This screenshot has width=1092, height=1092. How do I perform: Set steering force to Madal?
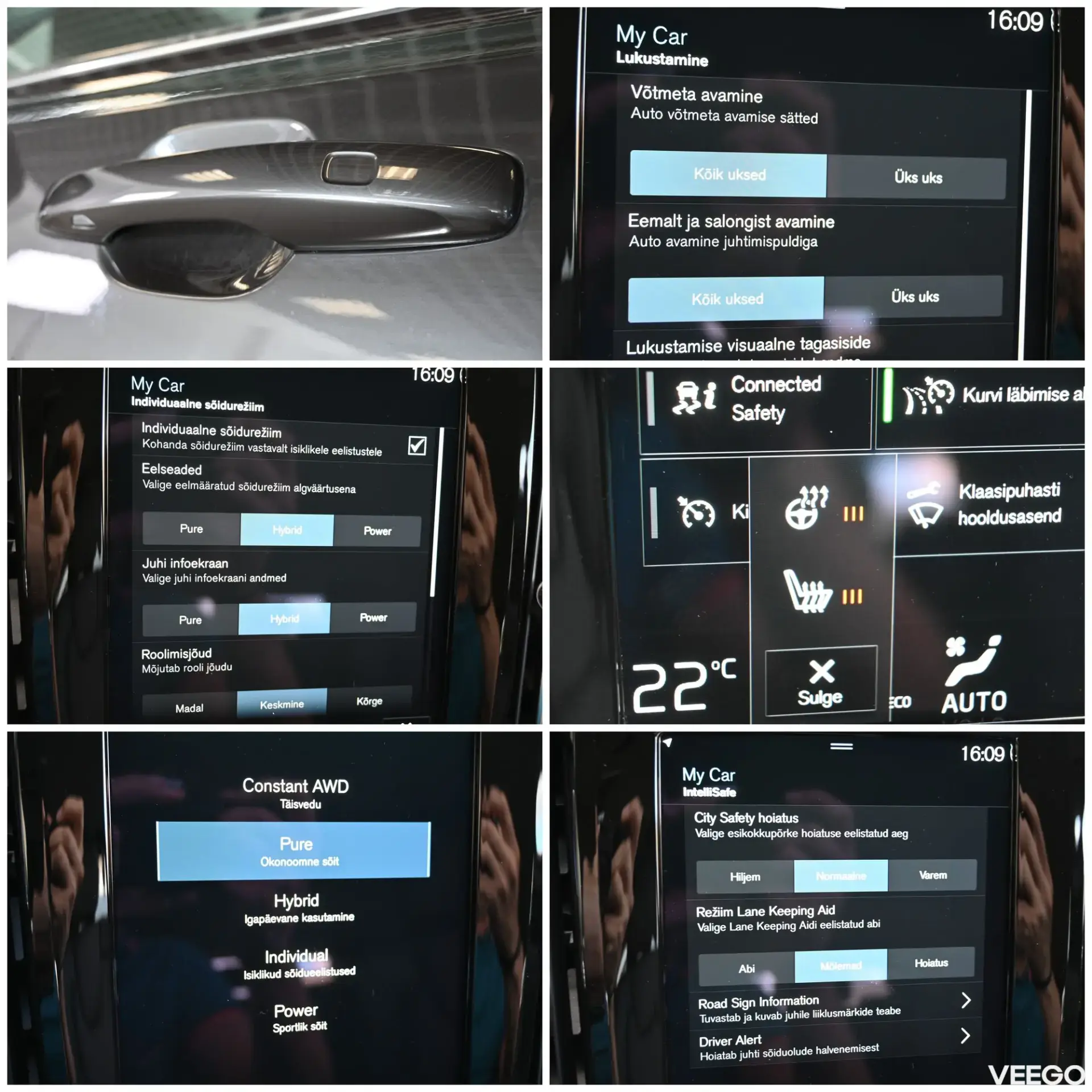tap(189, 708)
